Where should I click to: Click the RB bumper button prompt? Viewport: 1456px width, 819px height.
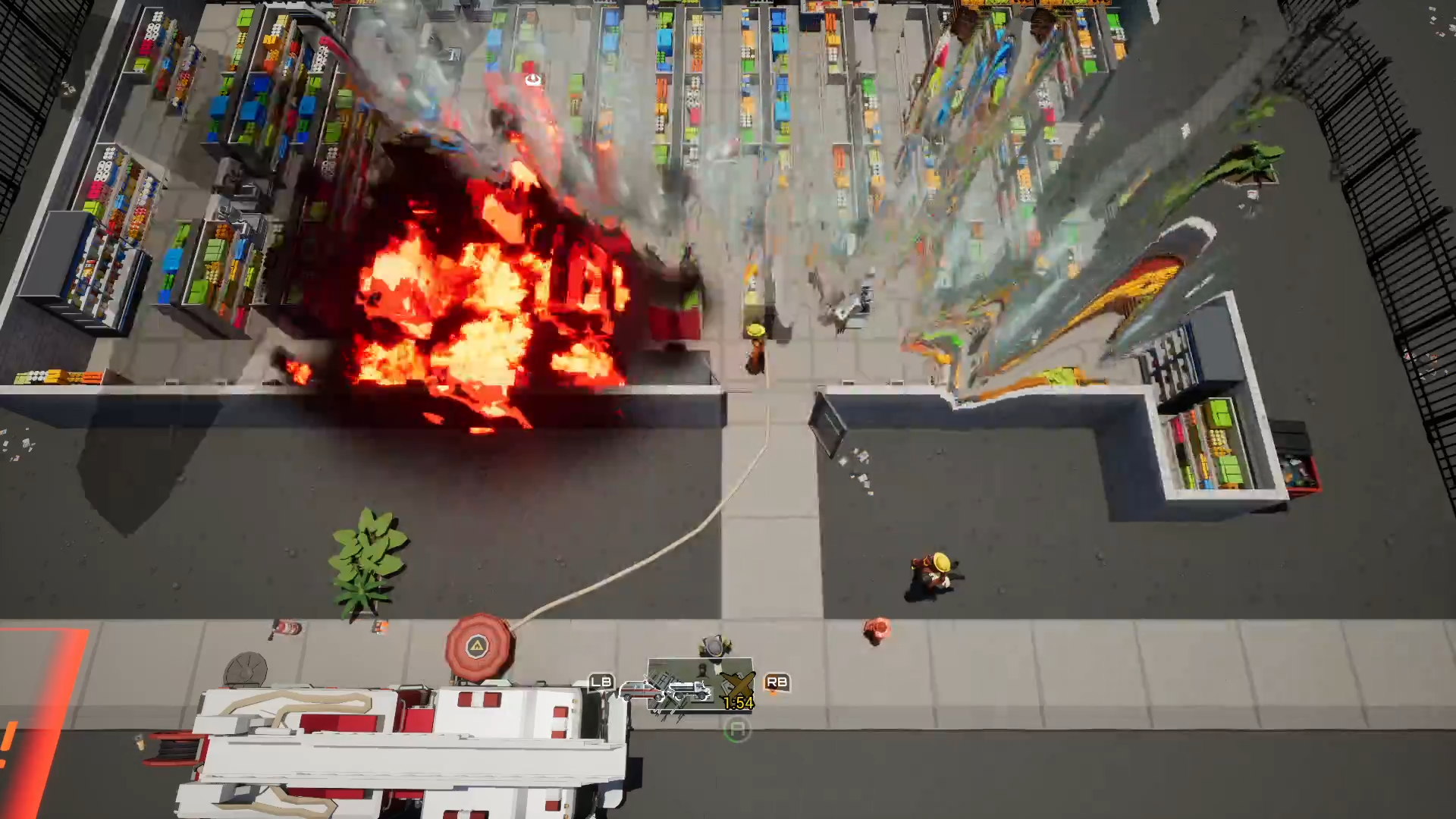776,682
